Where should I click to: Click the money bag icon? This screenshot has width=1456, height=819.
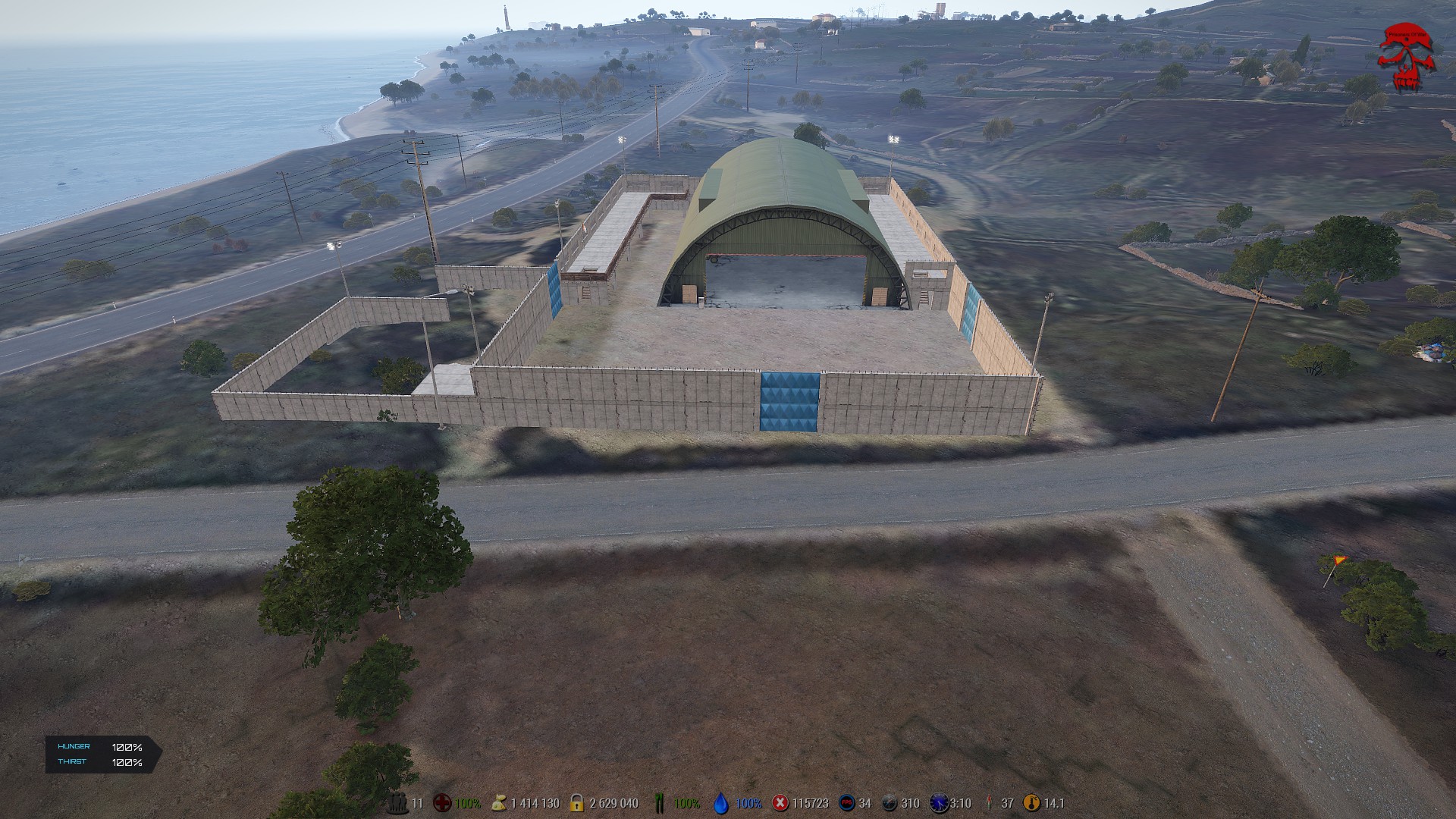click(x=499, y=803)
